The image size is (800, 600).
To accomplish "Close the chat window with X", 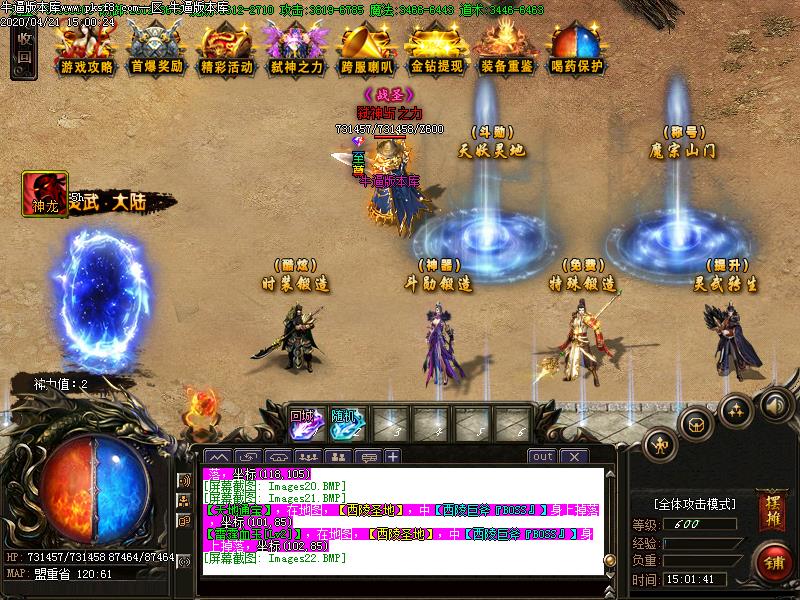I will [x=573, y=456].
